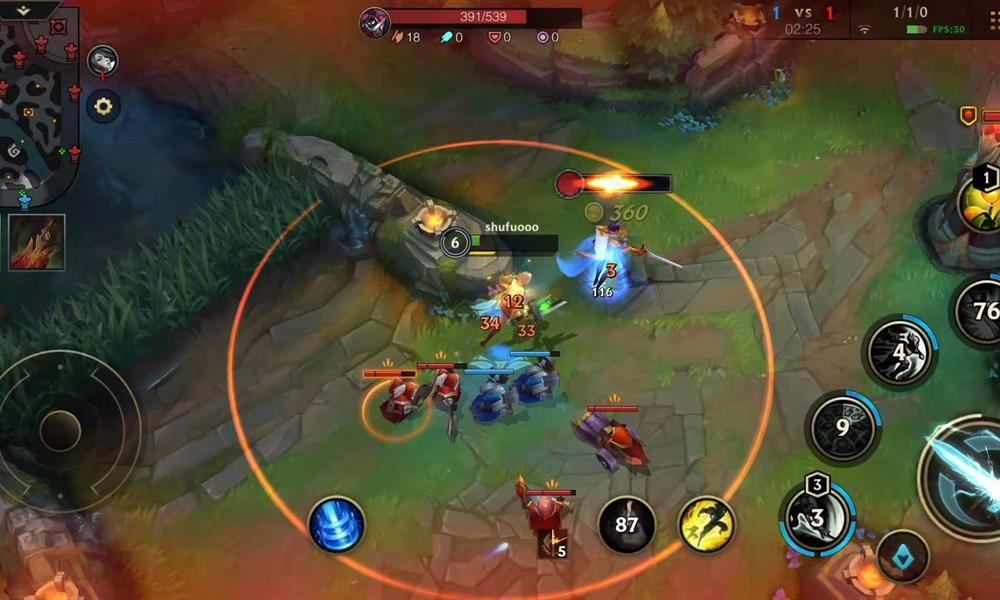Tap the champion portrait icon beside minimap
1000x600 pixels.
click(102, 62)
